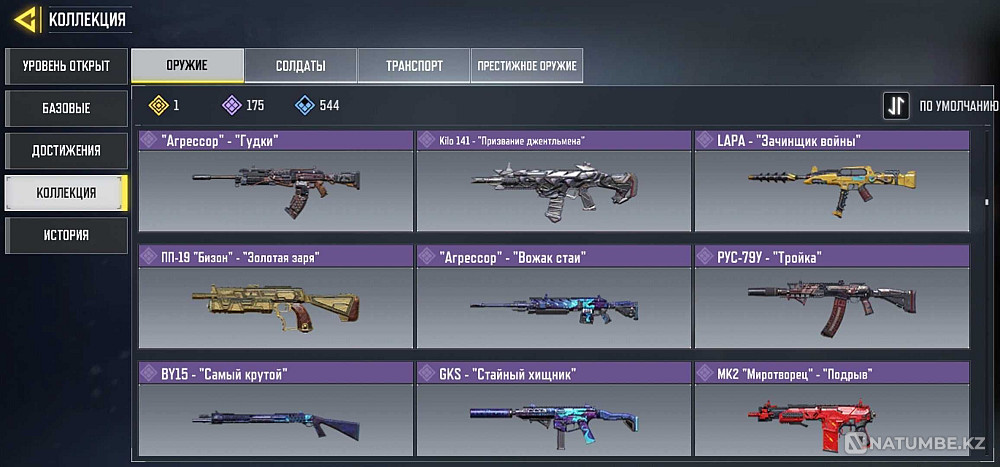Select the LAPA Зачинщик войны card

pyautogui.click(x=830, y=181)
